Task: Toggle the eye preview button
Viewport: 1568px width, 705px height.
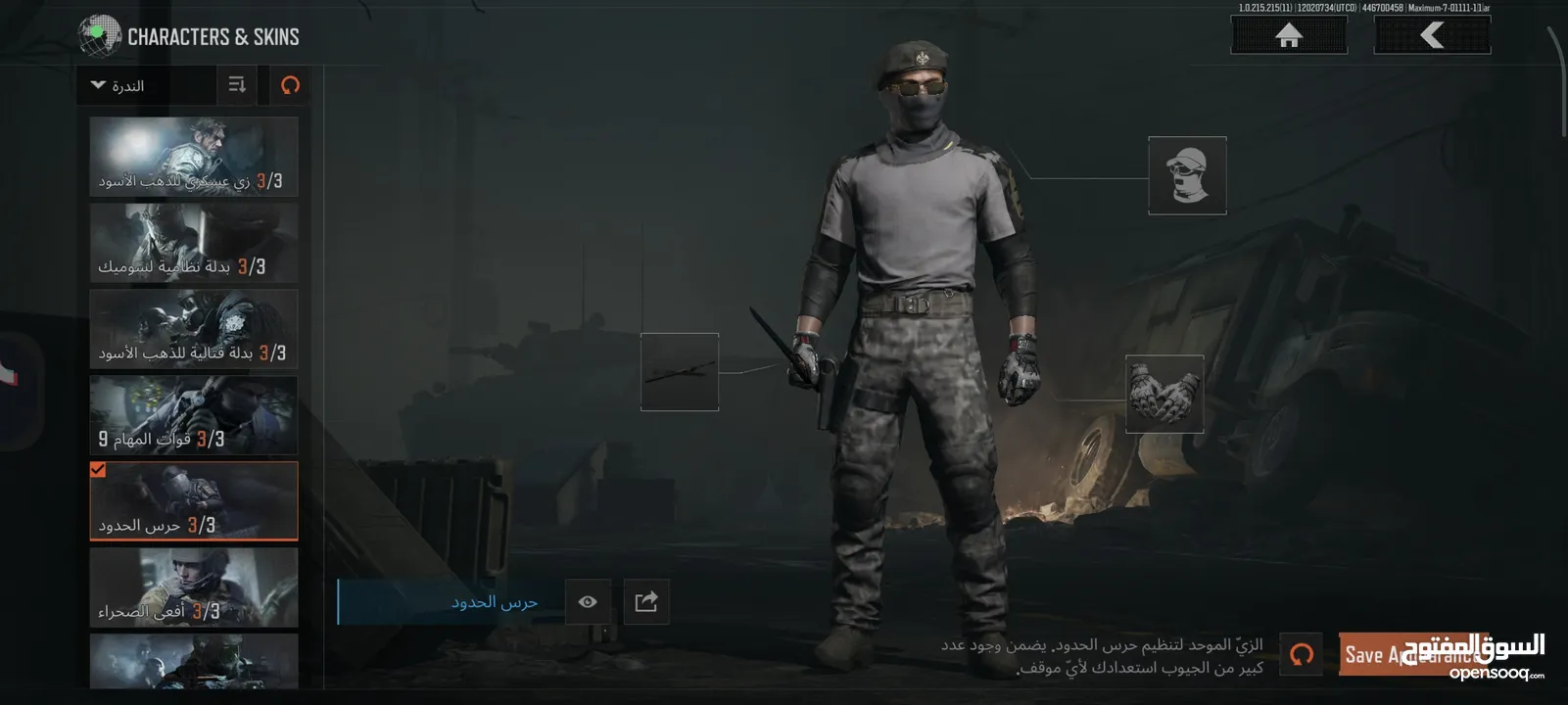Action: click(x=588, y=601)
